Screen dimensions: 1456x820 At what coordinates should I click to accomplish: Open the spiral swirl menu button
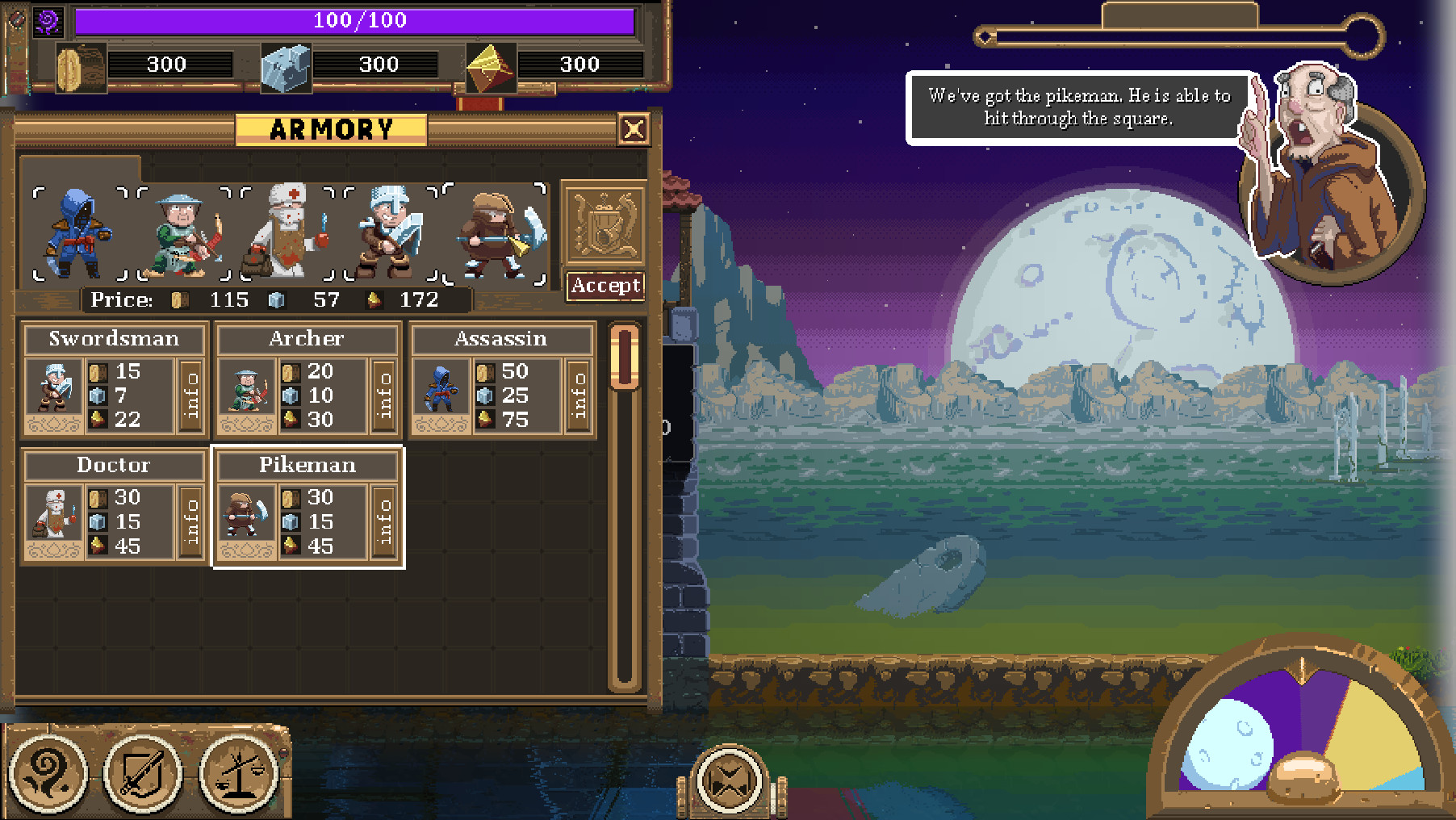pyautogui.click(x=48, y=774)
